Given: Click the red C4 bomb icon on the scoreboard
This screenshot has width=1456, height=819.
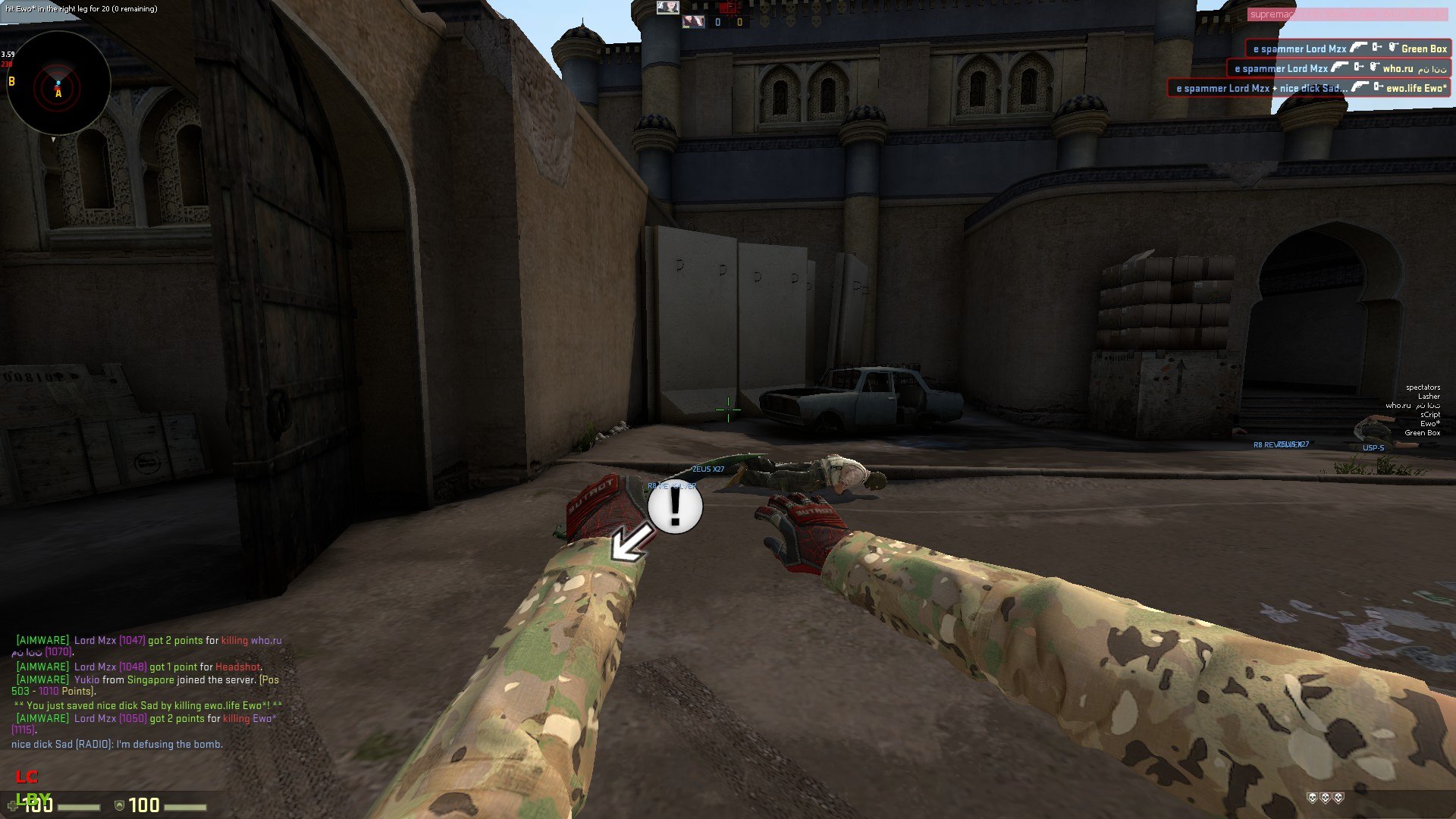Looking at the screenshot, I should pos(728,8).
